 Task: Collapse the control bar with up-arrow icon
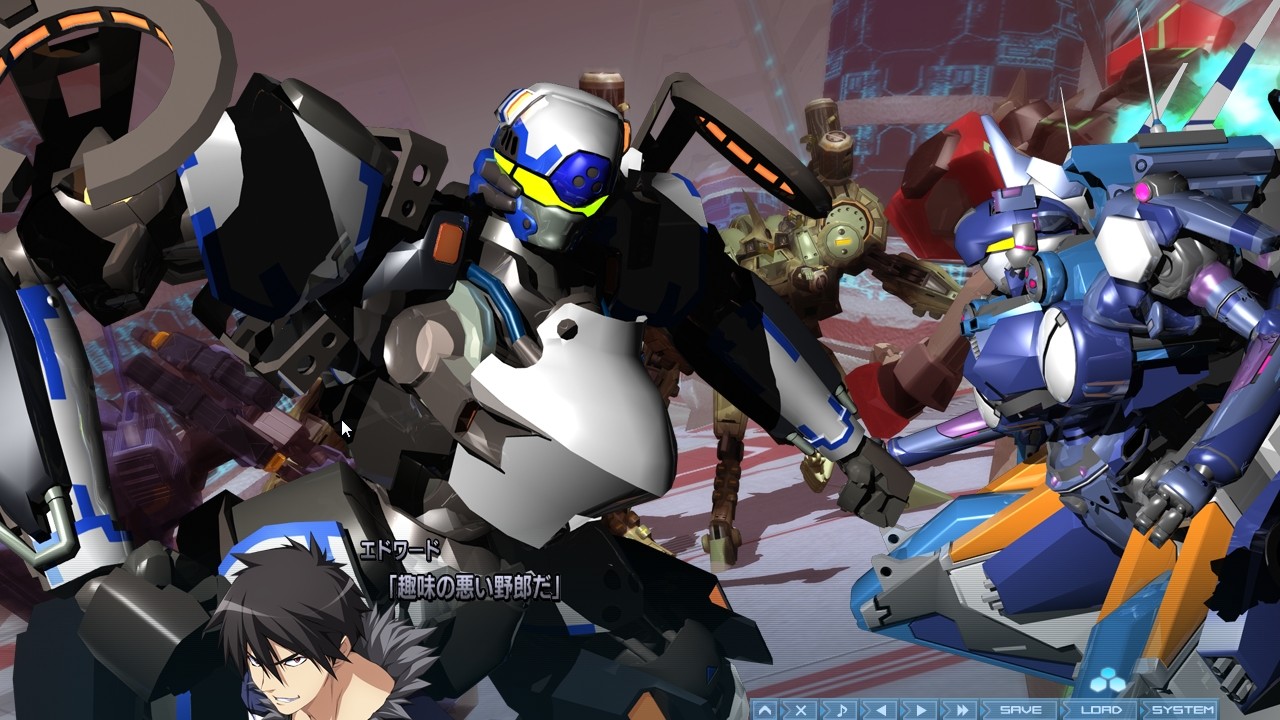point(765,710)
